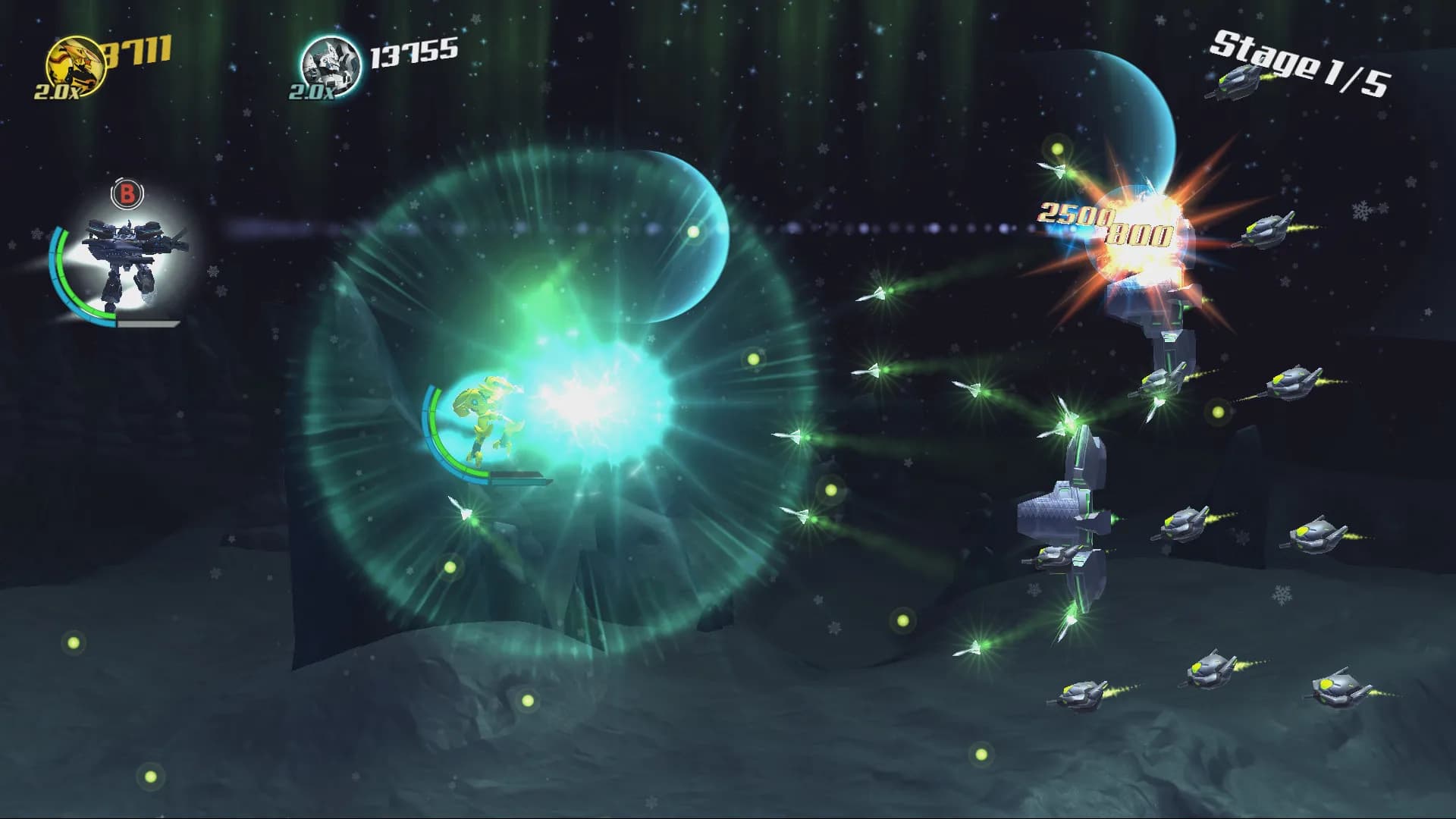Click the red B button prompt icon
1456x819 pixels.
pos(127,192)
